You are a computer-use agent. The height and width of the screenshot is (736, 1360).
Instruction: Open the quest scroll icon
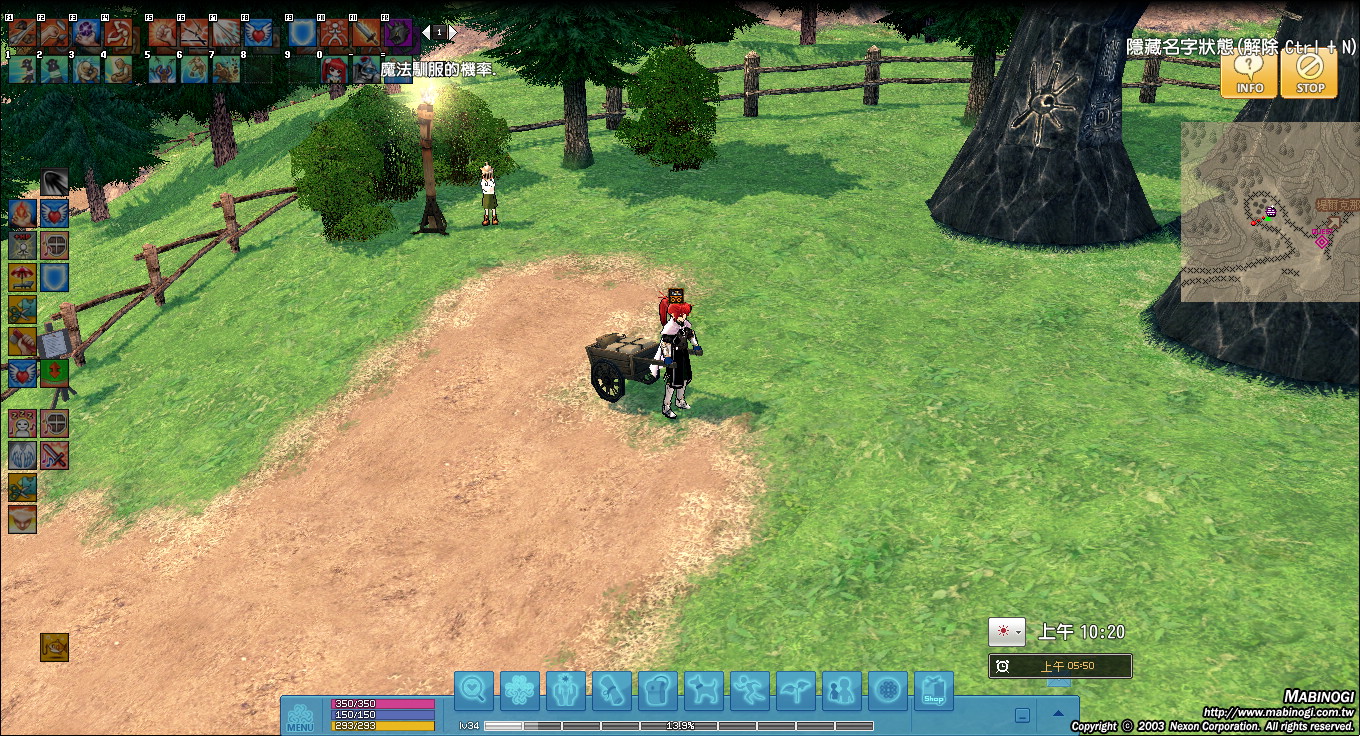(x=612, y=691)
